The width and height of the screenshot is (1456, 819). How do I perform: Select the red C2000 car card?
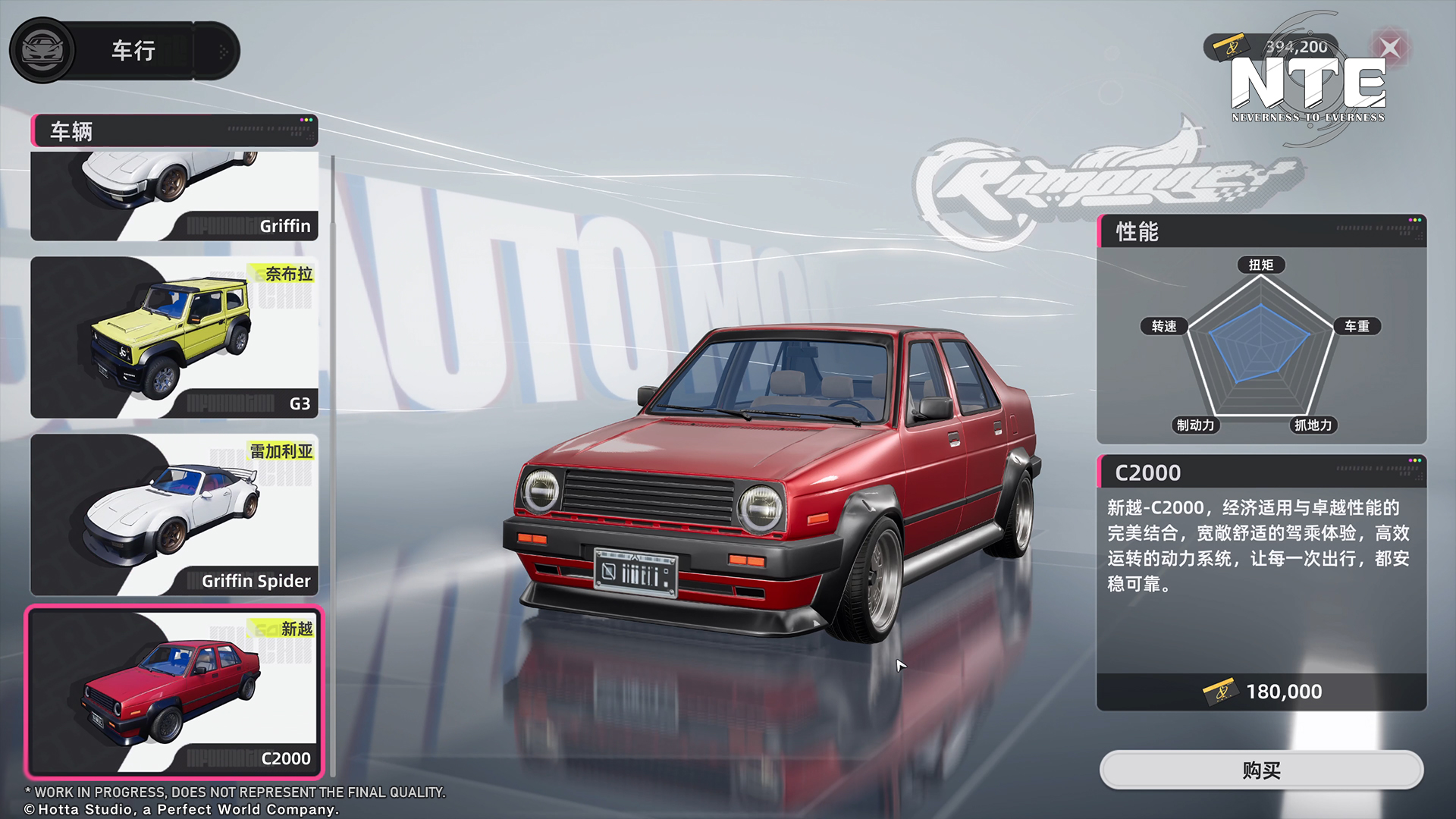coord(174,692)
